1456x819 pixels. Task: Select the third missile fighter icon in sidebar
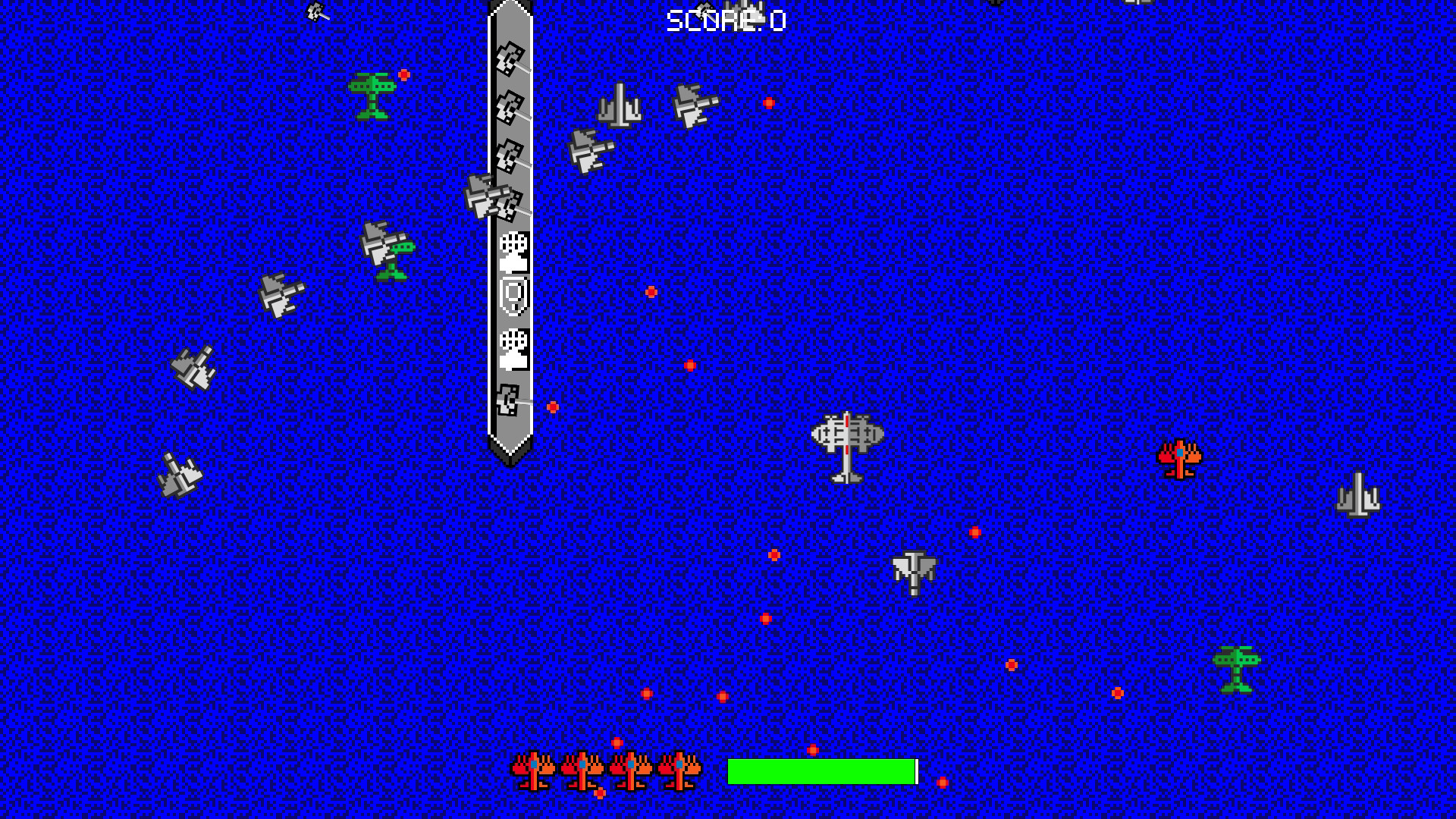pos(510,157)
